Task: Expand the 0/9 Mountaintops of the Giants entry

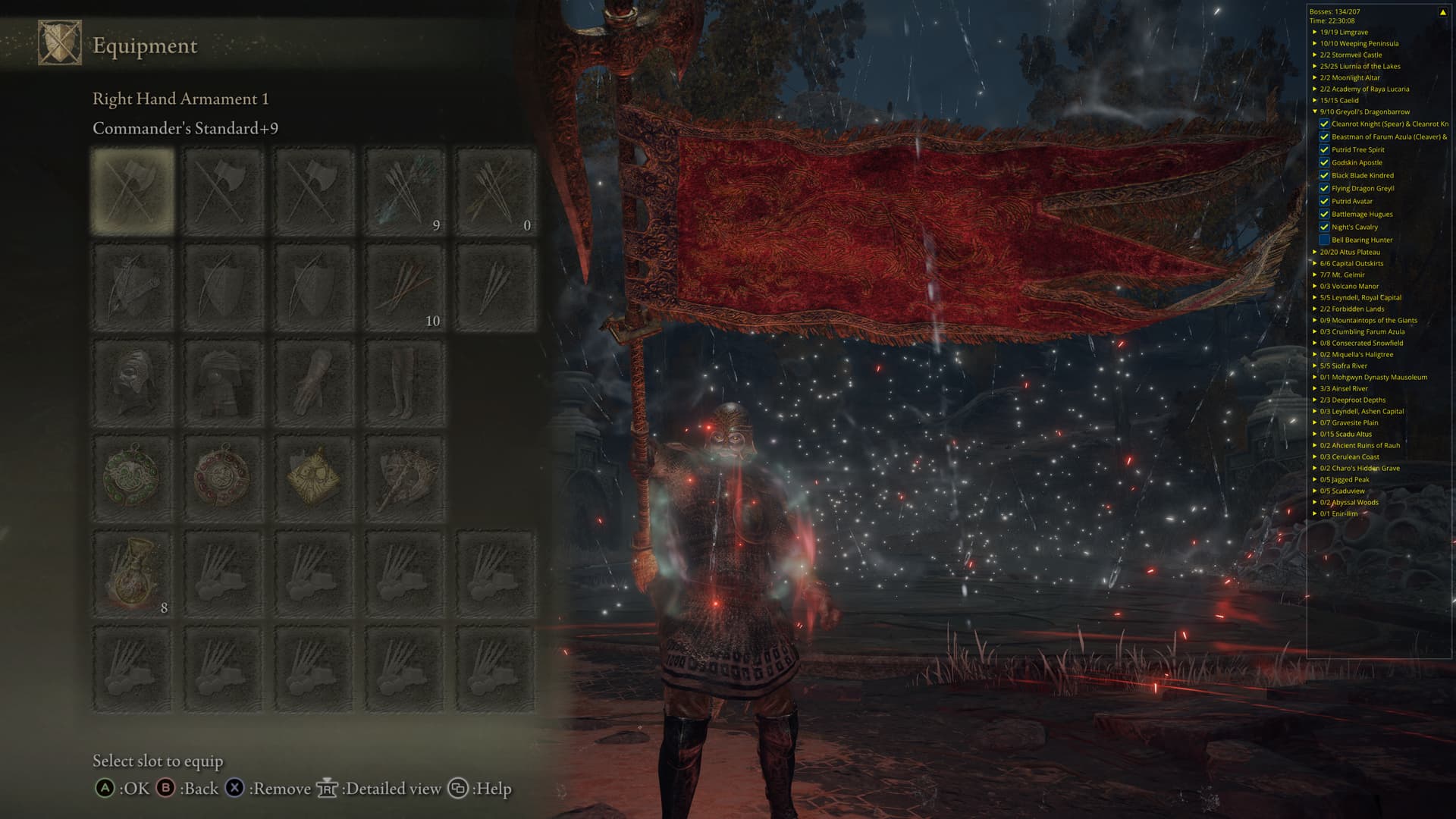Action: click(1315, 320)
